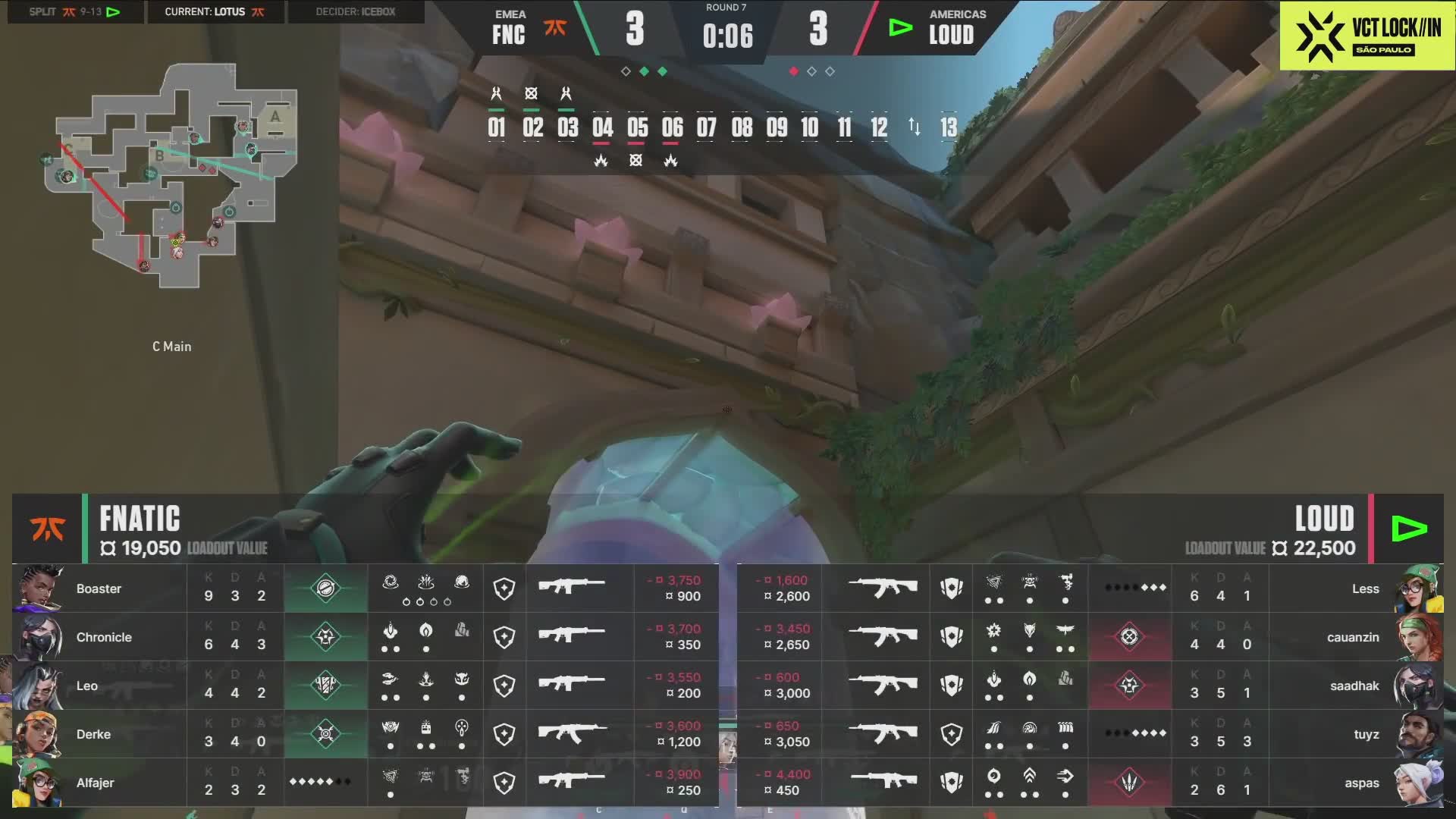Select the Current: Lotus map label
This screenshot has width=1456, height=819.
tap(215, 12)
